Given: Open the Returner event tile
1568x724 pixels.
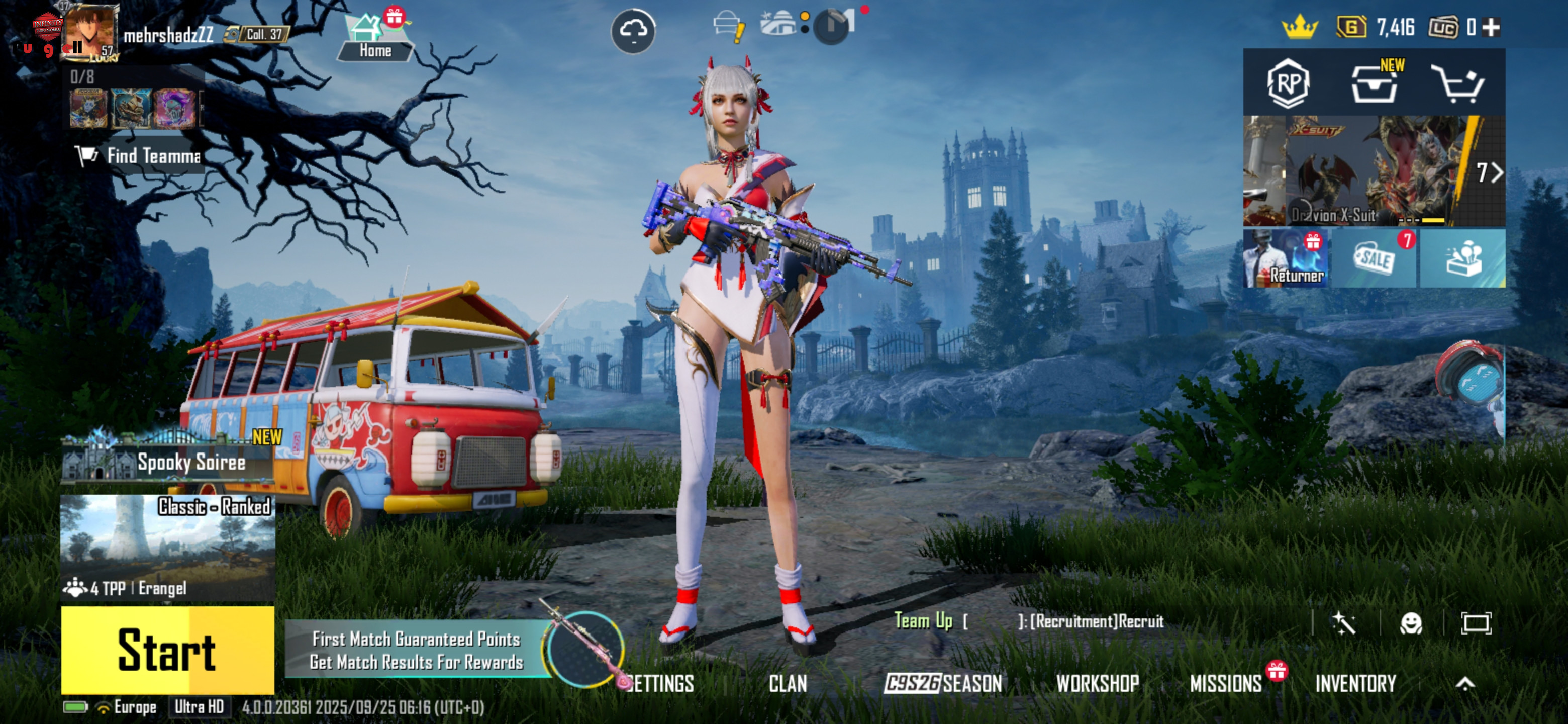Looking at the screenshot, I should [x=1286, y=259].
